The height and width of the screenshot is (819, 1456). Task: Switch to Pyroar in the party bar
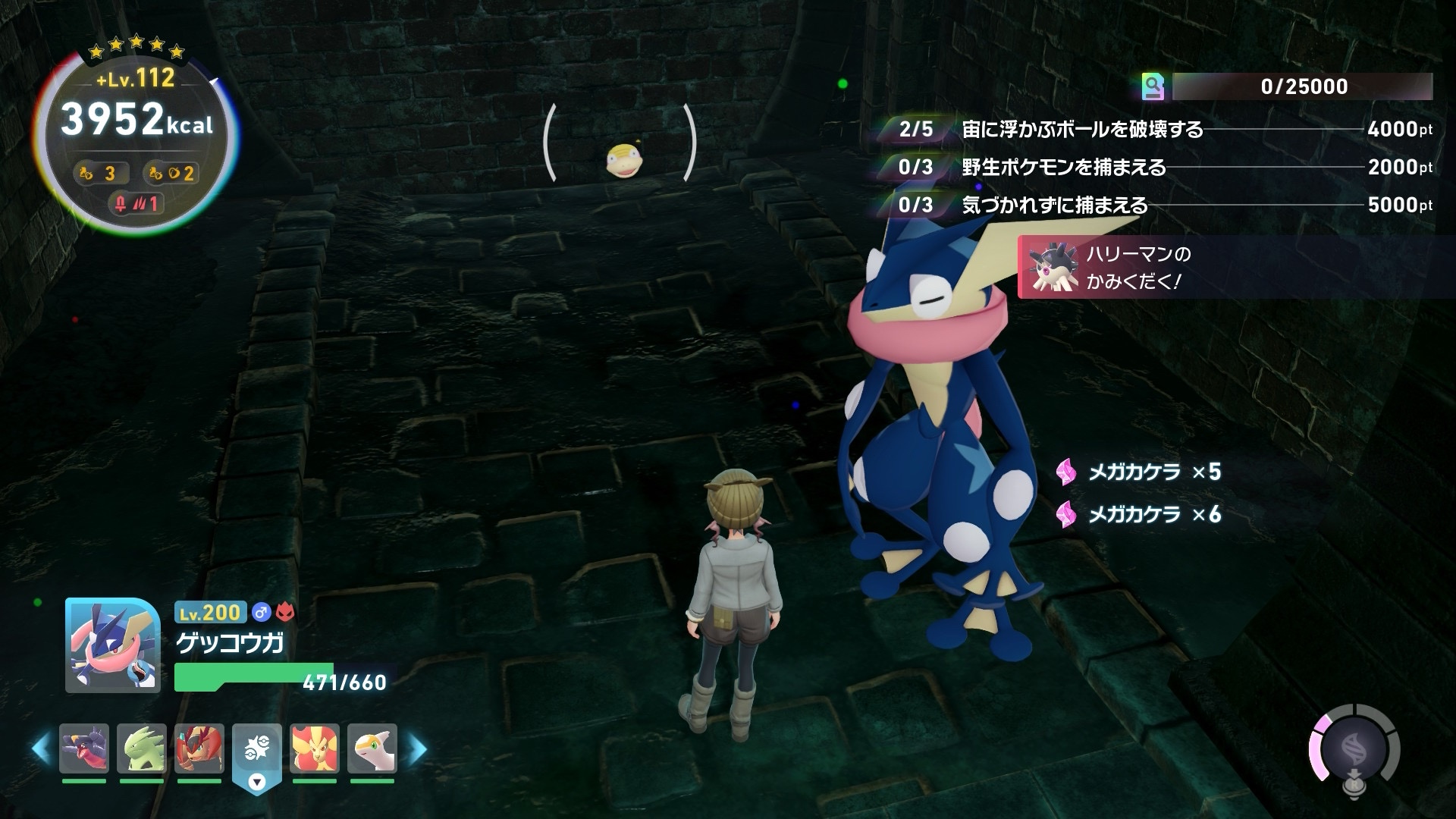(315, 748)
